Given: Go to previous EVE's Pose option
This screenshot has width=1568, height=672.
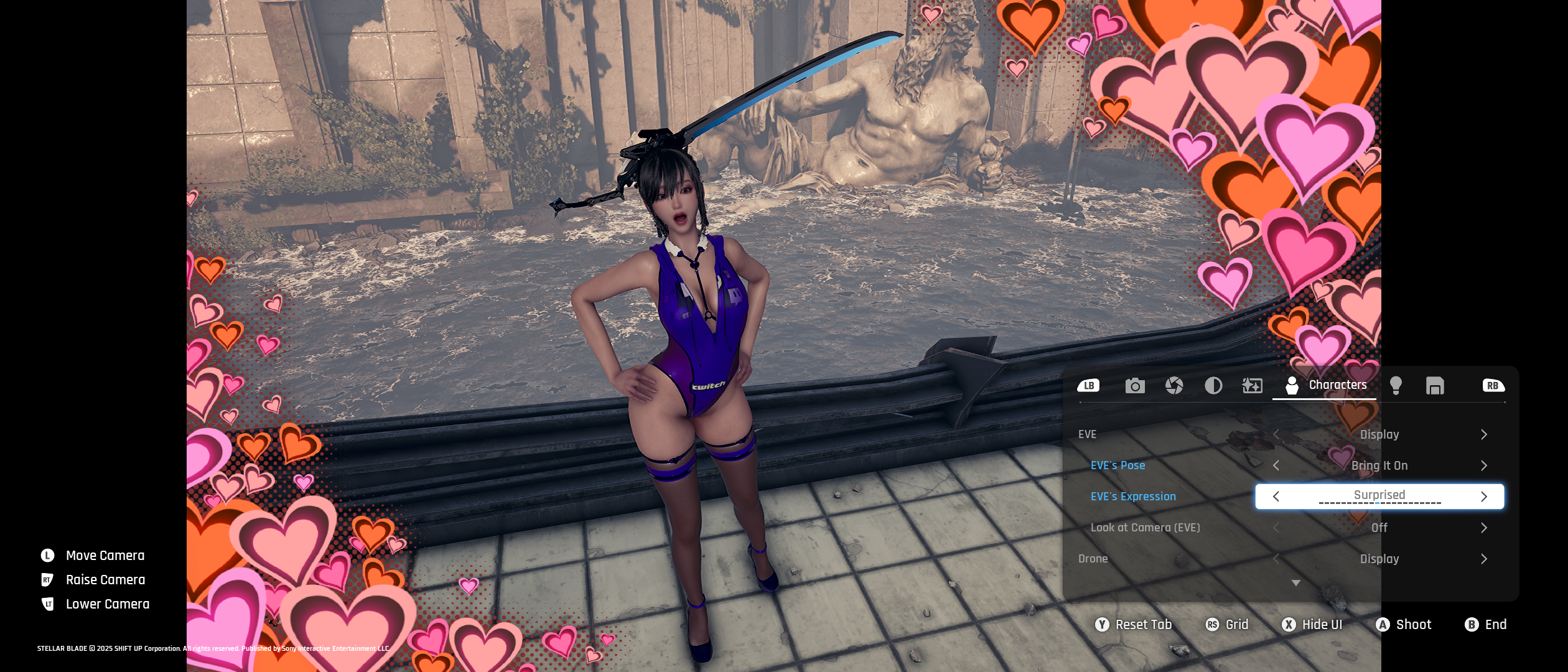Looking at the screenshot, I should pos(1276,465).
